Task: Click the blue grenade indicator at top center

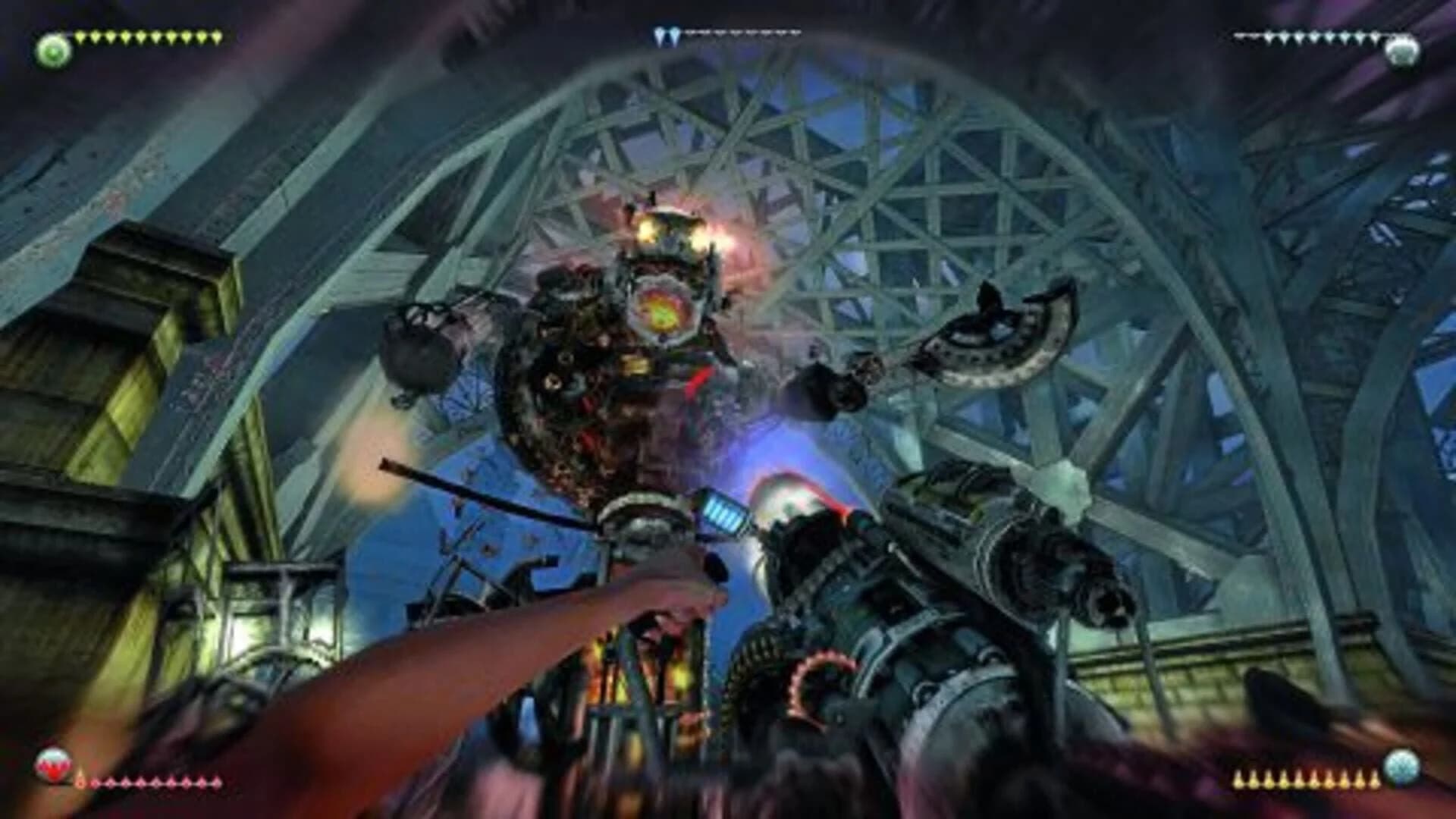Action: (x=667, y=32)
